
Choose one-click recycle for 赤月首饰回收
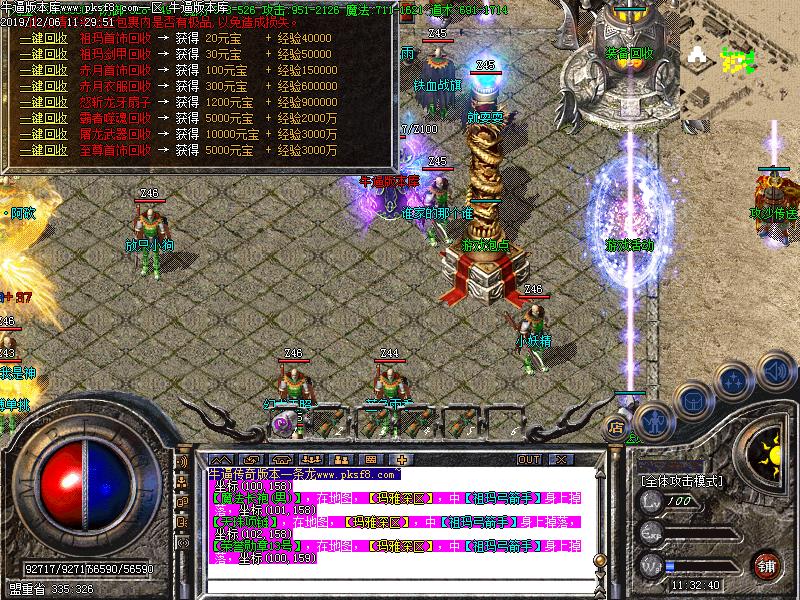pos(42,70)
